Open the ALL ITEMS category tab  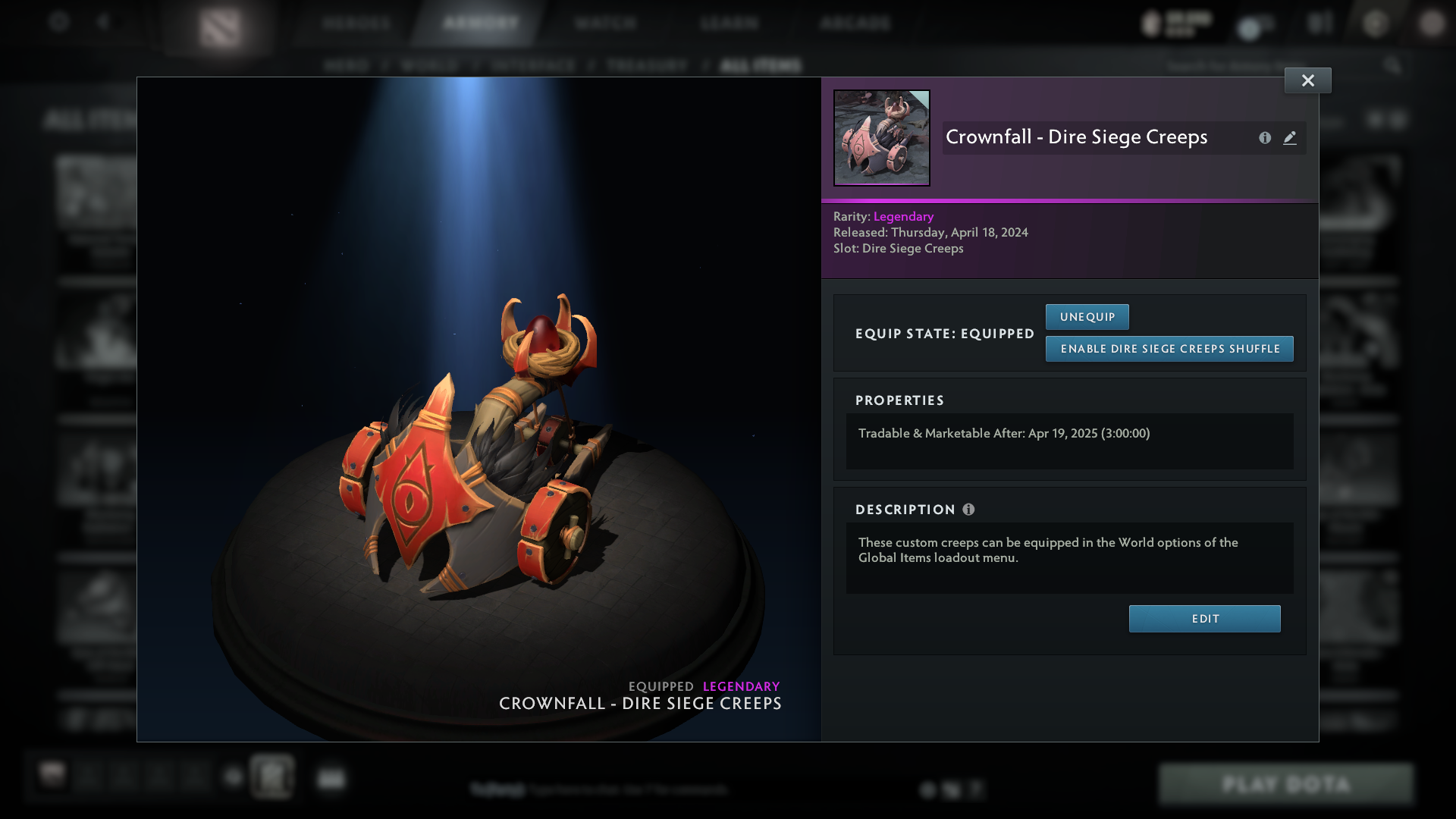(761, 65)
